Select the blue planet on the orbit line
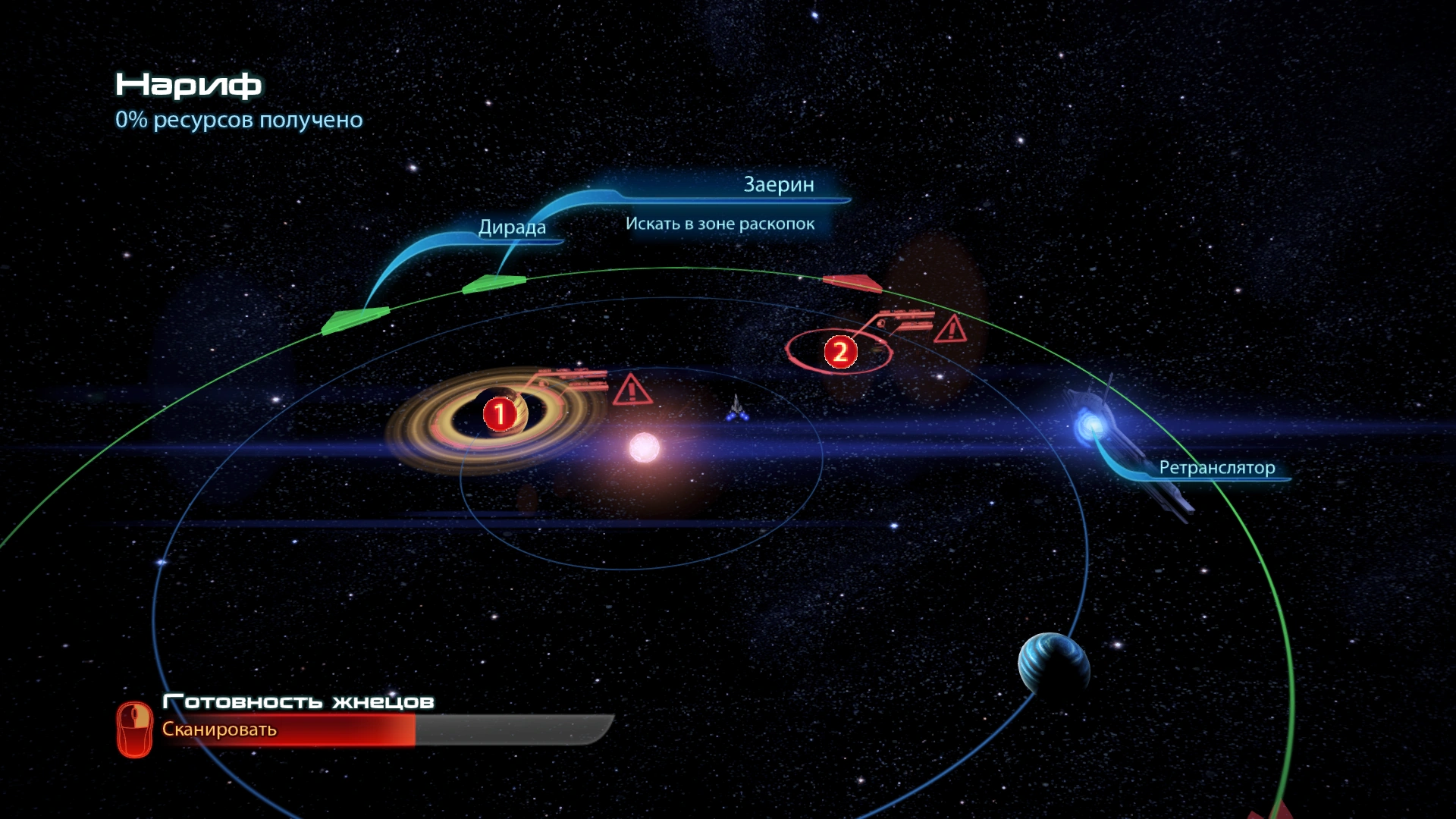Viewport: 1456px width, 819px height. click(1053, 664)
